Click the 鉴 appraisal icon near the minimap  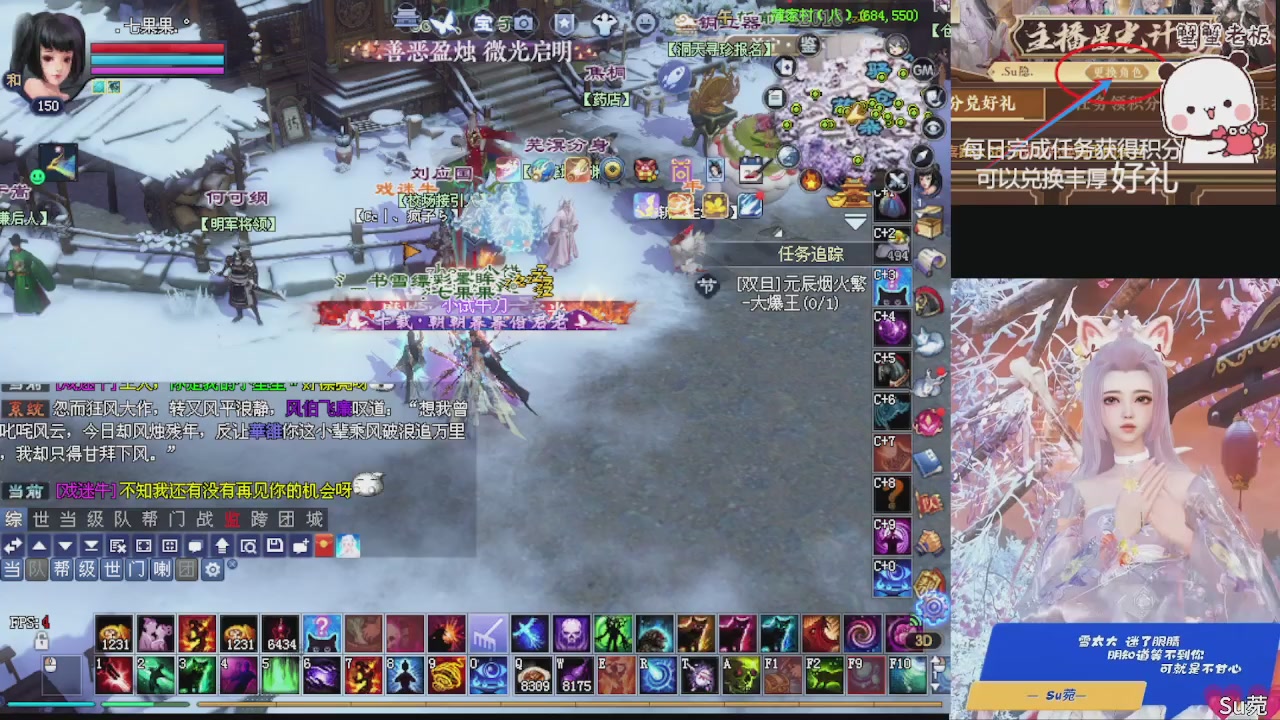tap(809, 45)
